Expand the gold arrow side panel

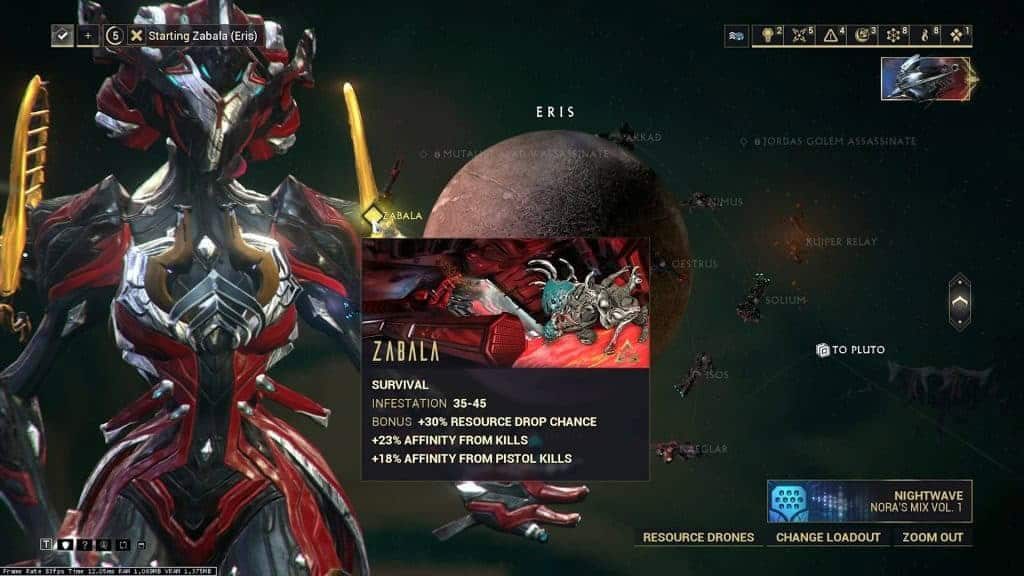coord(959,301)
